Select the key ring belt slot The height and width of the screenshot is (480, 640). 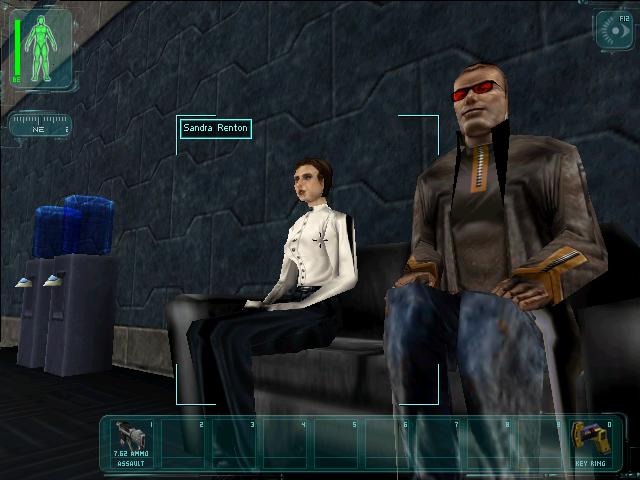tap(588, 442)
